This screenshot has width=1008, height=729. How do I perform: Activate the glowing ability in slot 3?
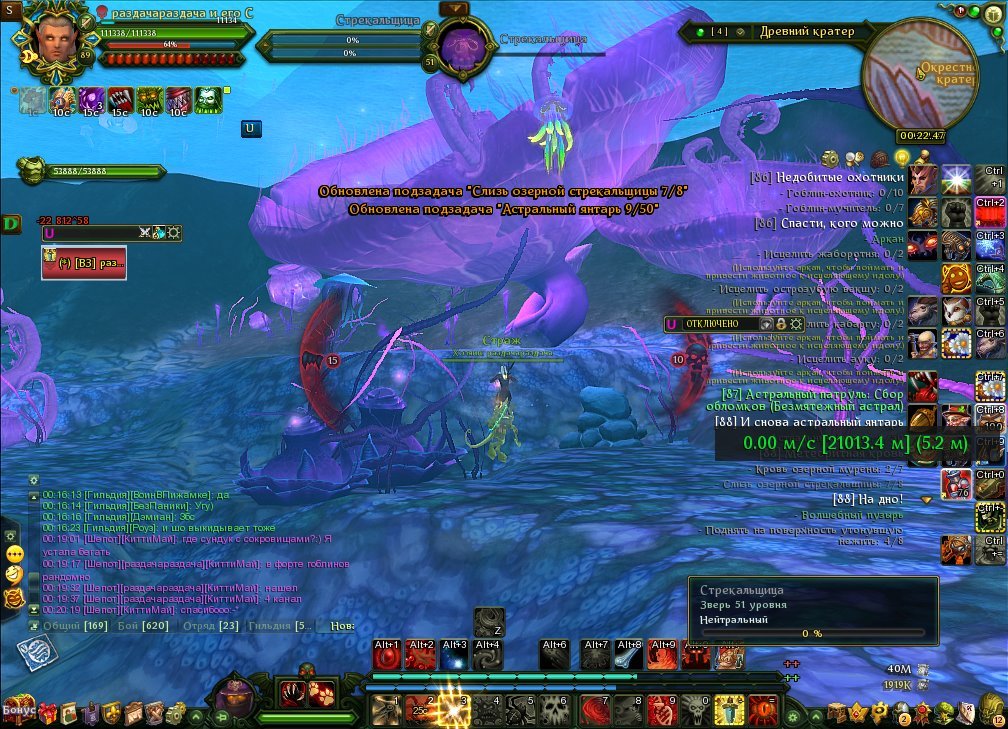point(454,709)
